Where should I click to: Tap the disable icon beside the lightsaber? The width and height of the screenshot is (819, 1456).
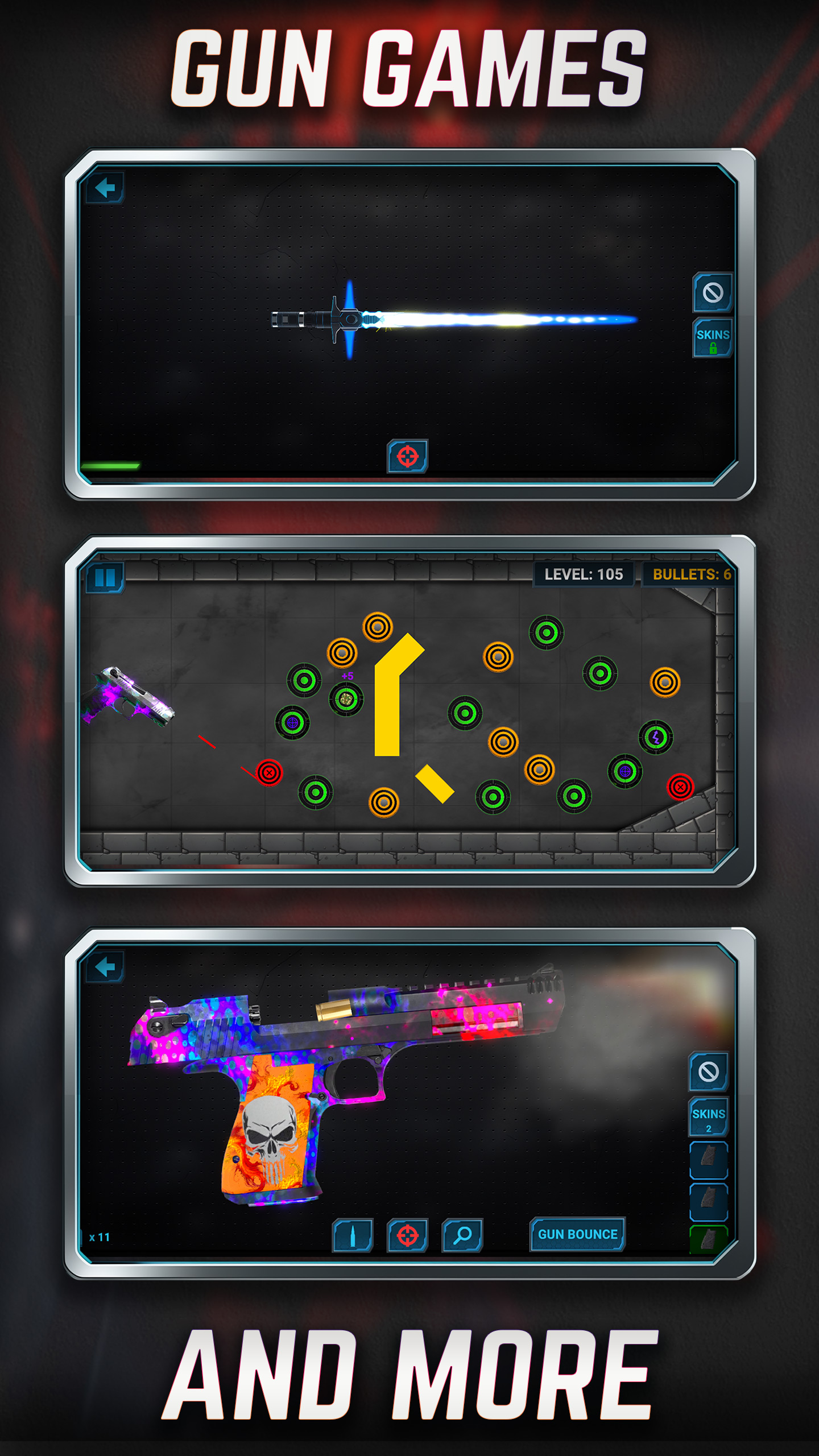click(713, 293)
